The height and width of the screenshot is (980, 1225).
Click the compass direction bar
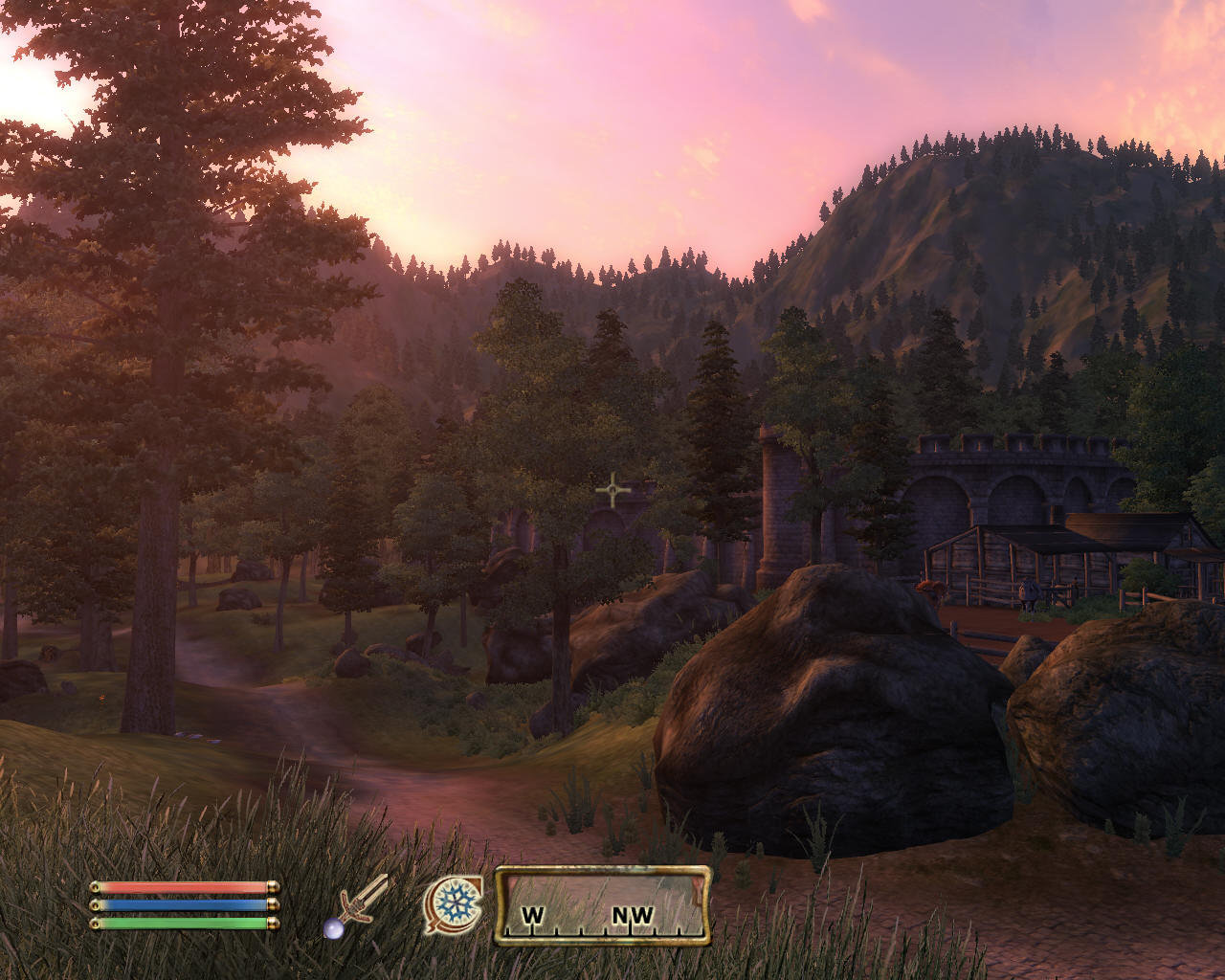(x=602, y=905)
